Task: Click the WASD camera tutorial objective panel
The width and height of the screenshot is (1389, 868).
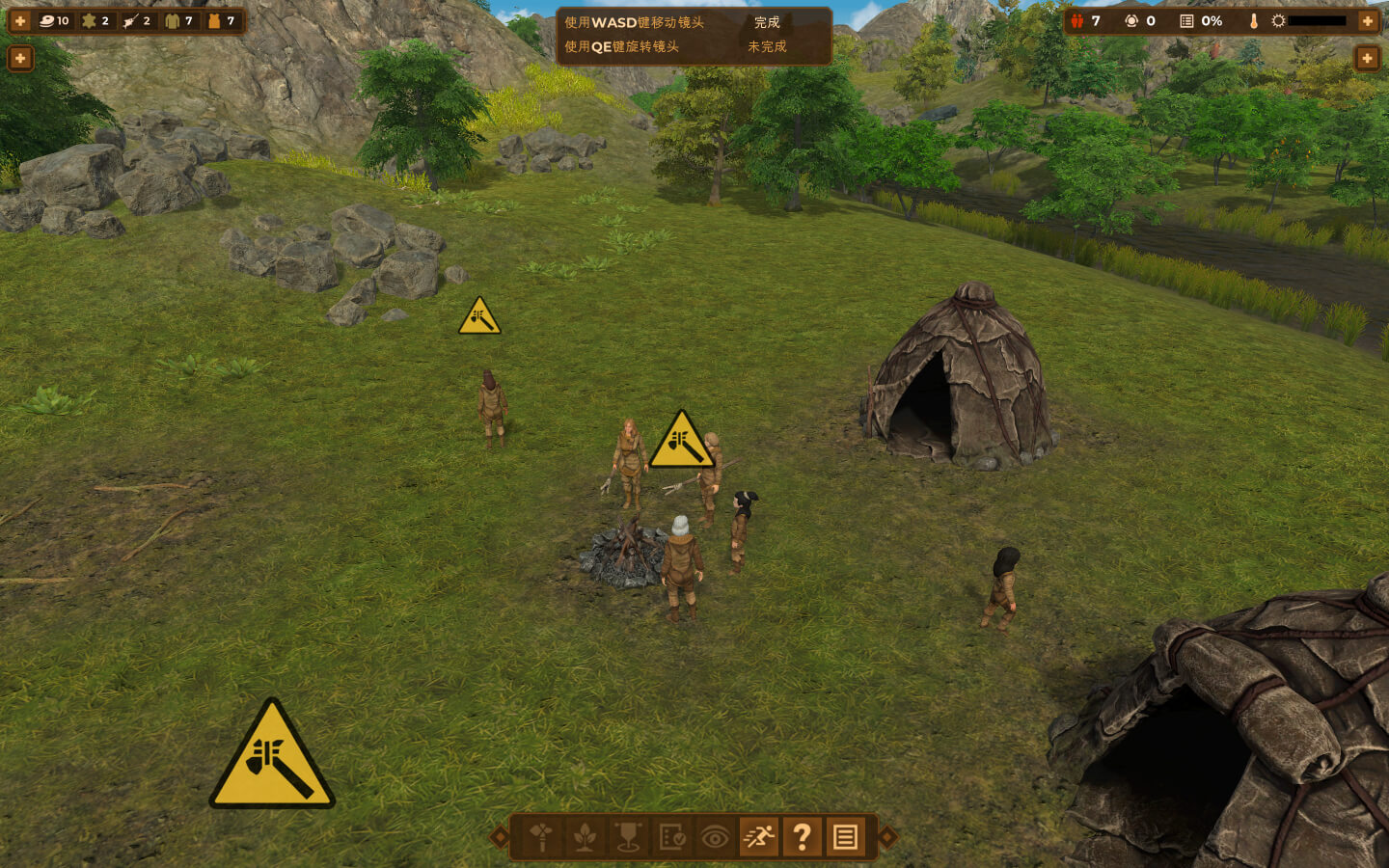Action: tap(694, 35)
